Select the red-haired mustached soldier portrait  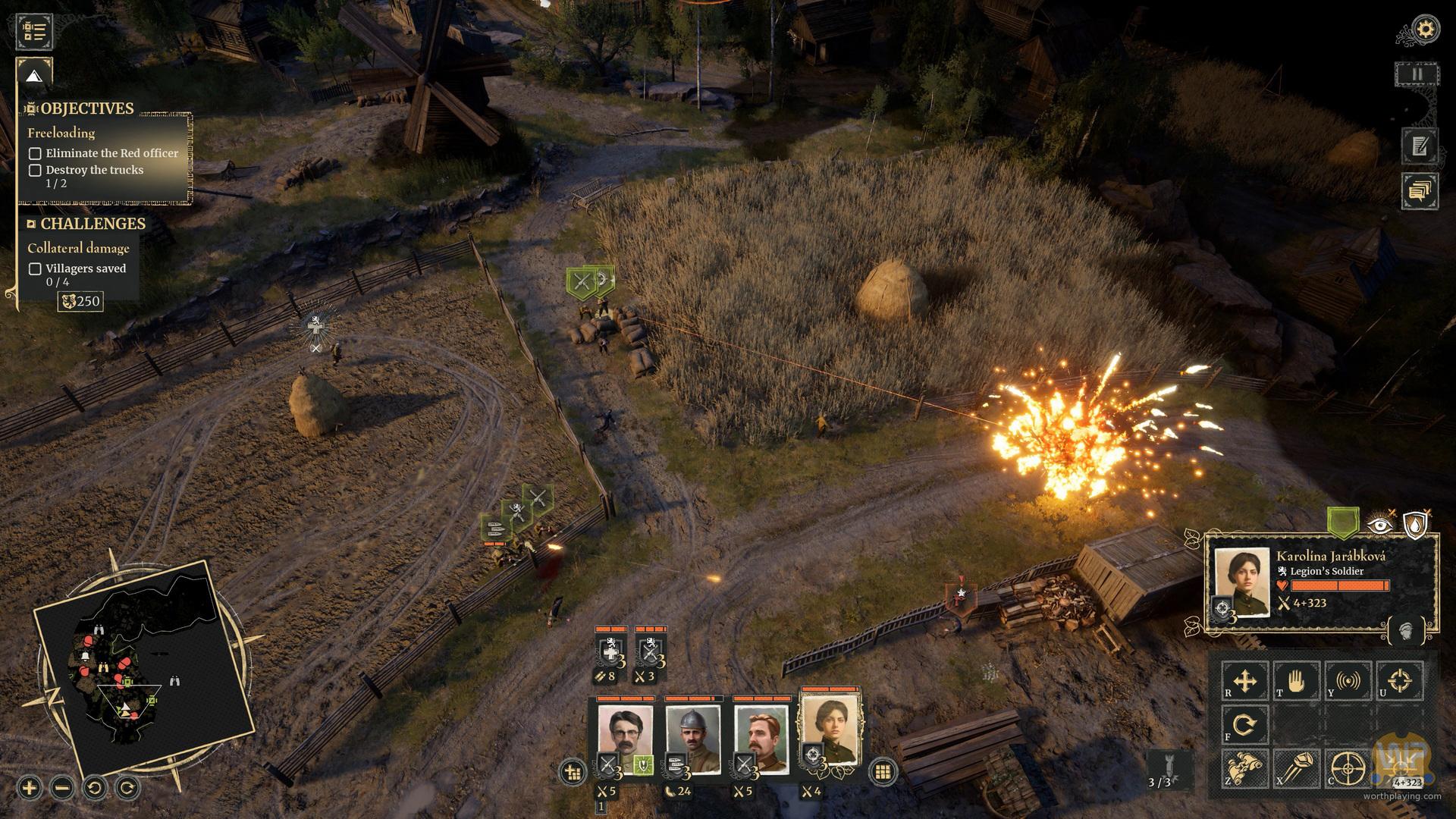click(x=761, y=739)
